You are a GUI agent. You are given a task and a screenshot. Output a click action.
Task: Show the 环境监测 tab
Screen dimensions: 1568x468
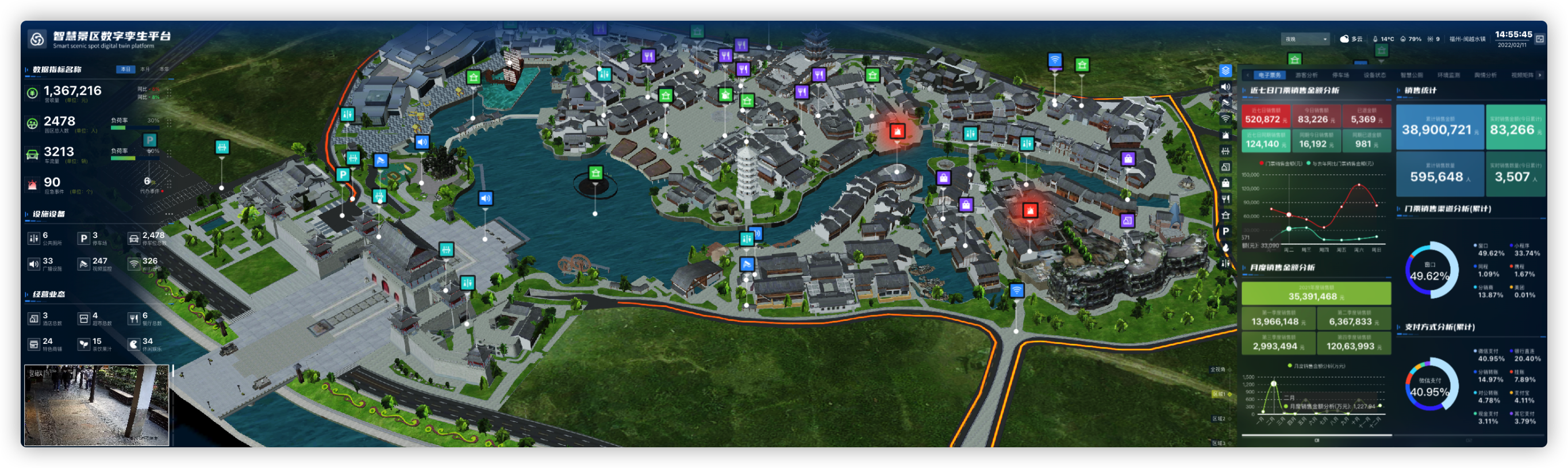(x=1448, y=75)
